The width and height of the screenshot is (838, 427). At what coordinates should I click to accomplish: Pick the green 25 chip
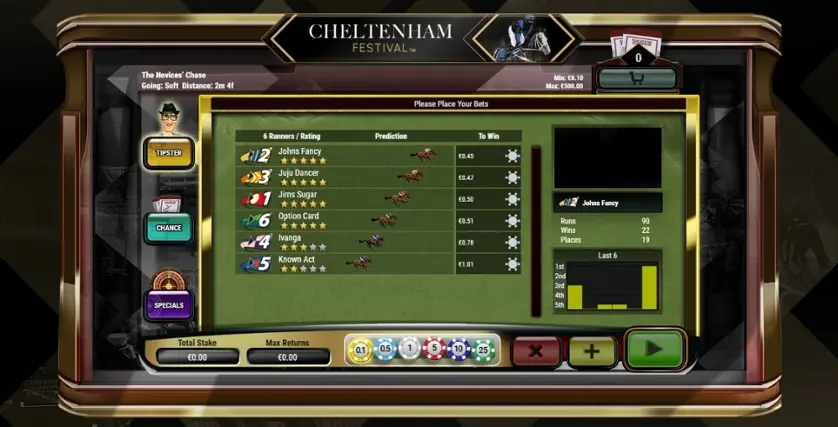coord(482,349)
